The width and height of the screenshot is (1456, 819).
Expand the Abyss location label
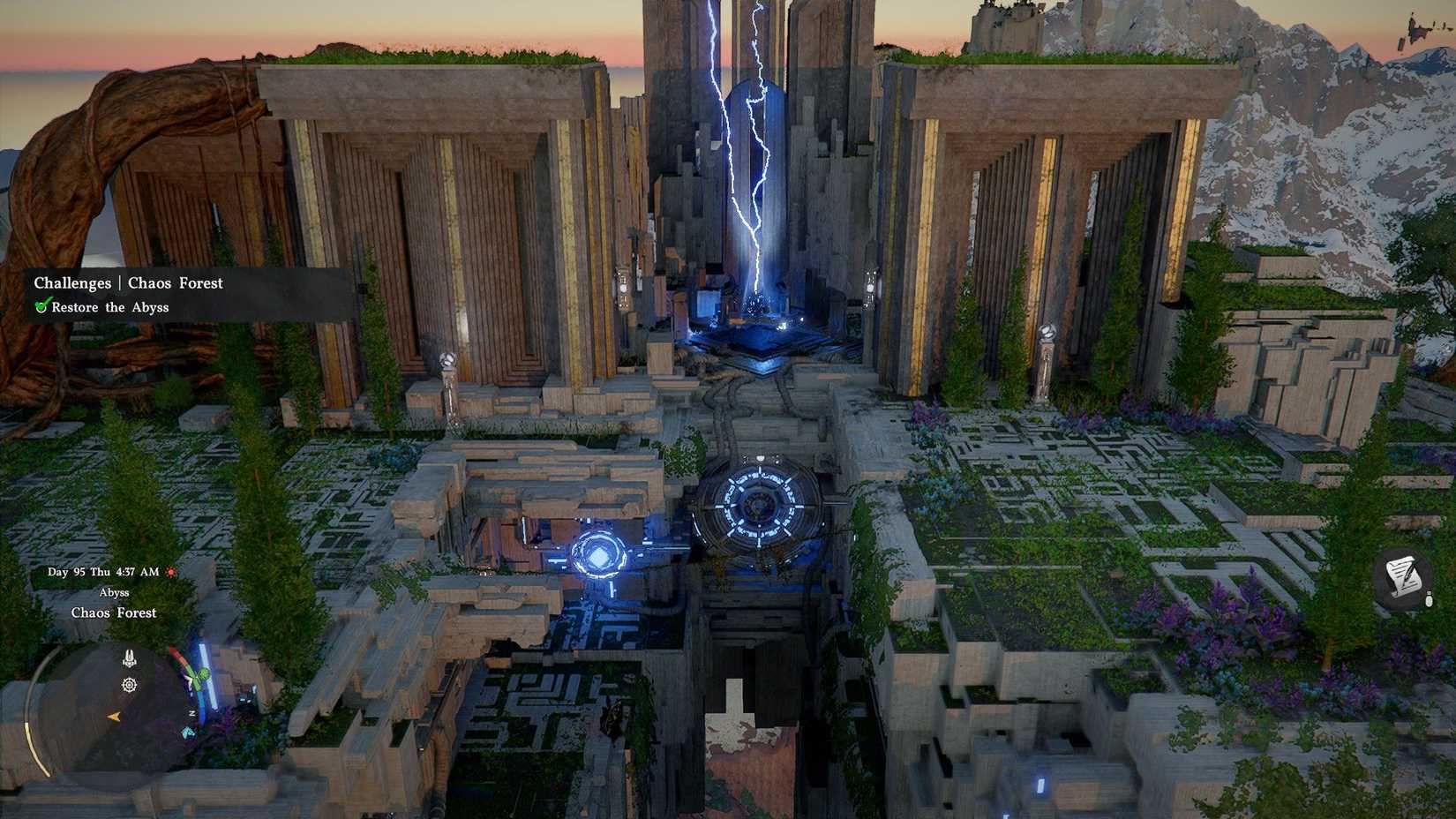tap(115, 592)
